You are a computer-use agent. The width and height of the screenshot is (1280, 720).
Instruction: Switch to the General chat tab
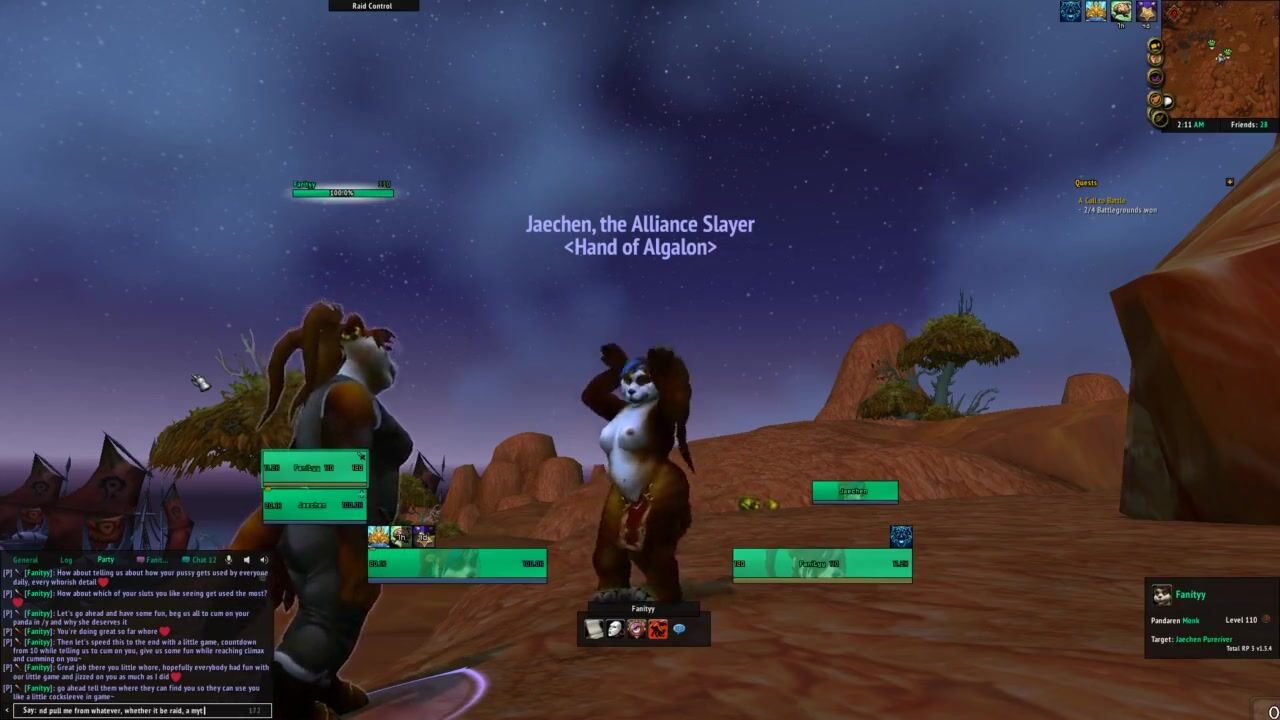[25, 560]
